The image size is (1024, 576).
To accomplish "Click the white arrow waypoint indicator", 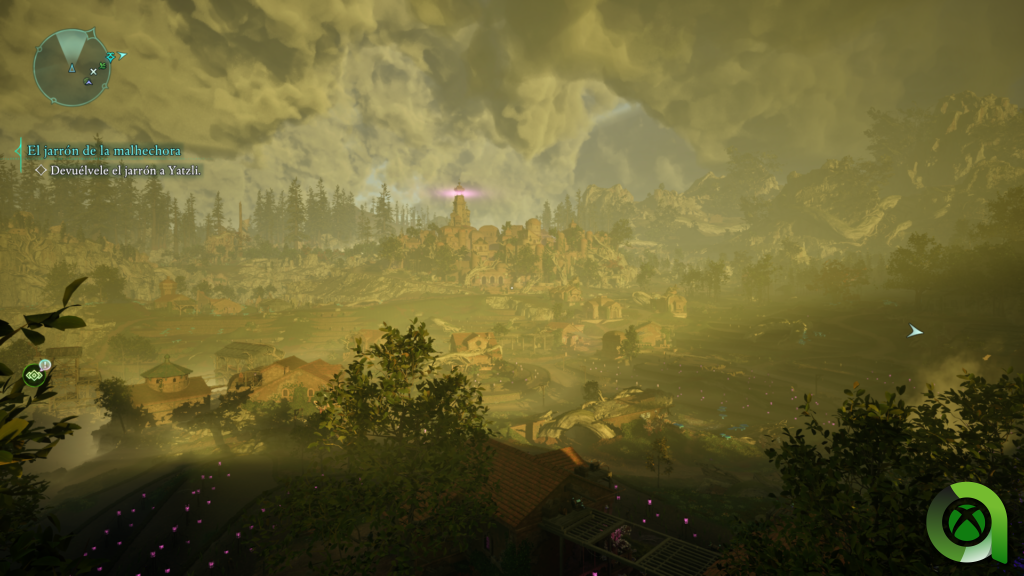I will pos(914,331).
